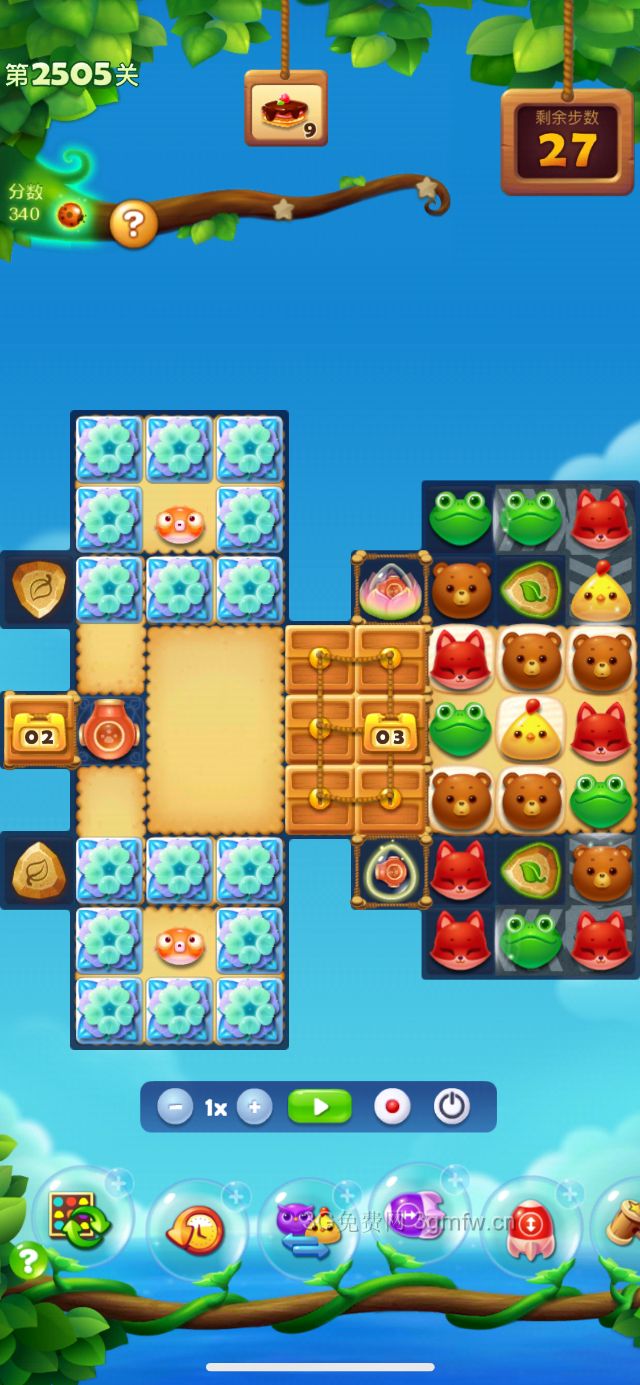Decrease playback speed with the minus button
Viewport: 640px width, 1385px height.
175,1107
